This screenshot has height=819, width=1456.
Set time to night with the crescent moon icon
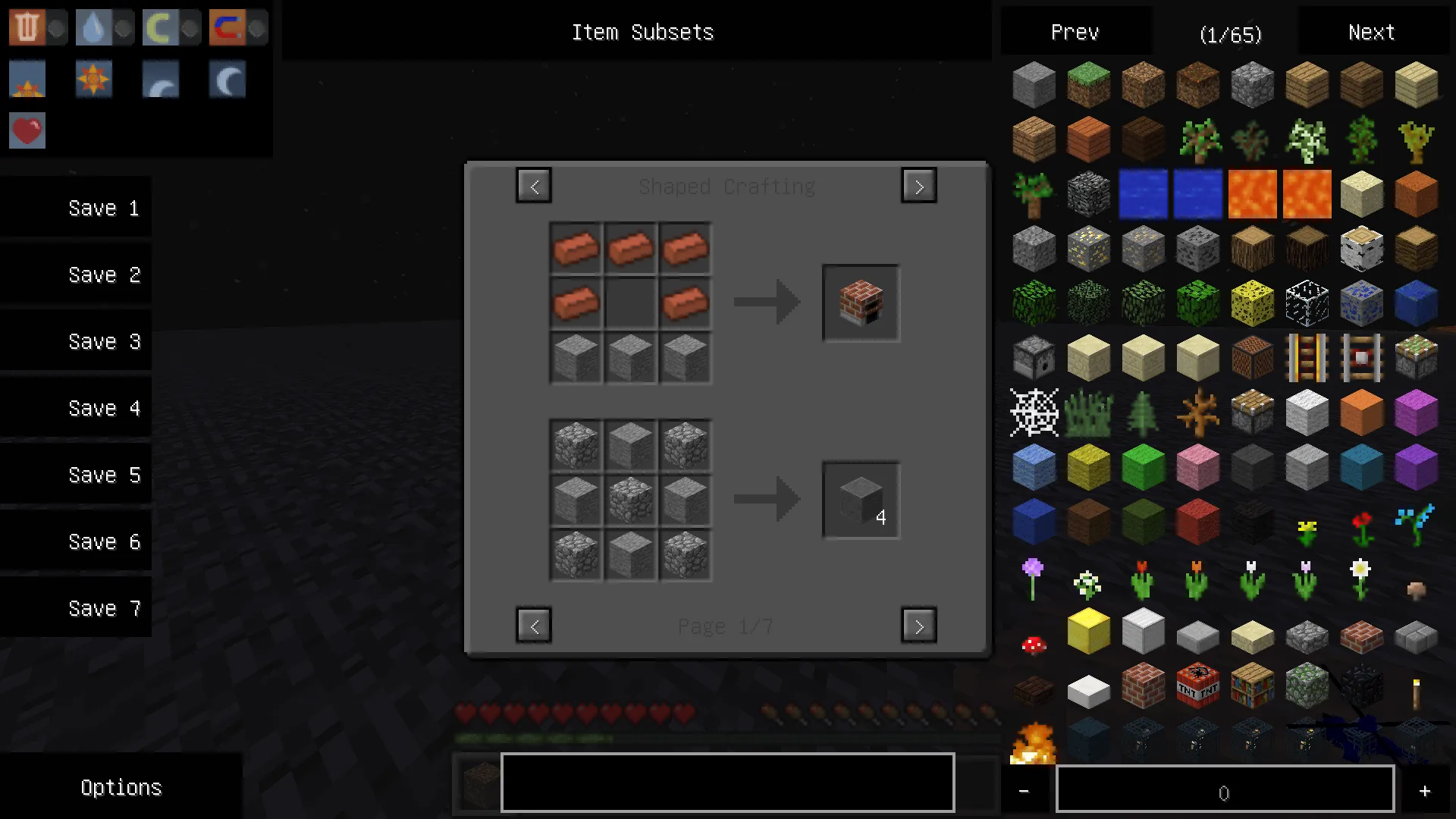227,79
